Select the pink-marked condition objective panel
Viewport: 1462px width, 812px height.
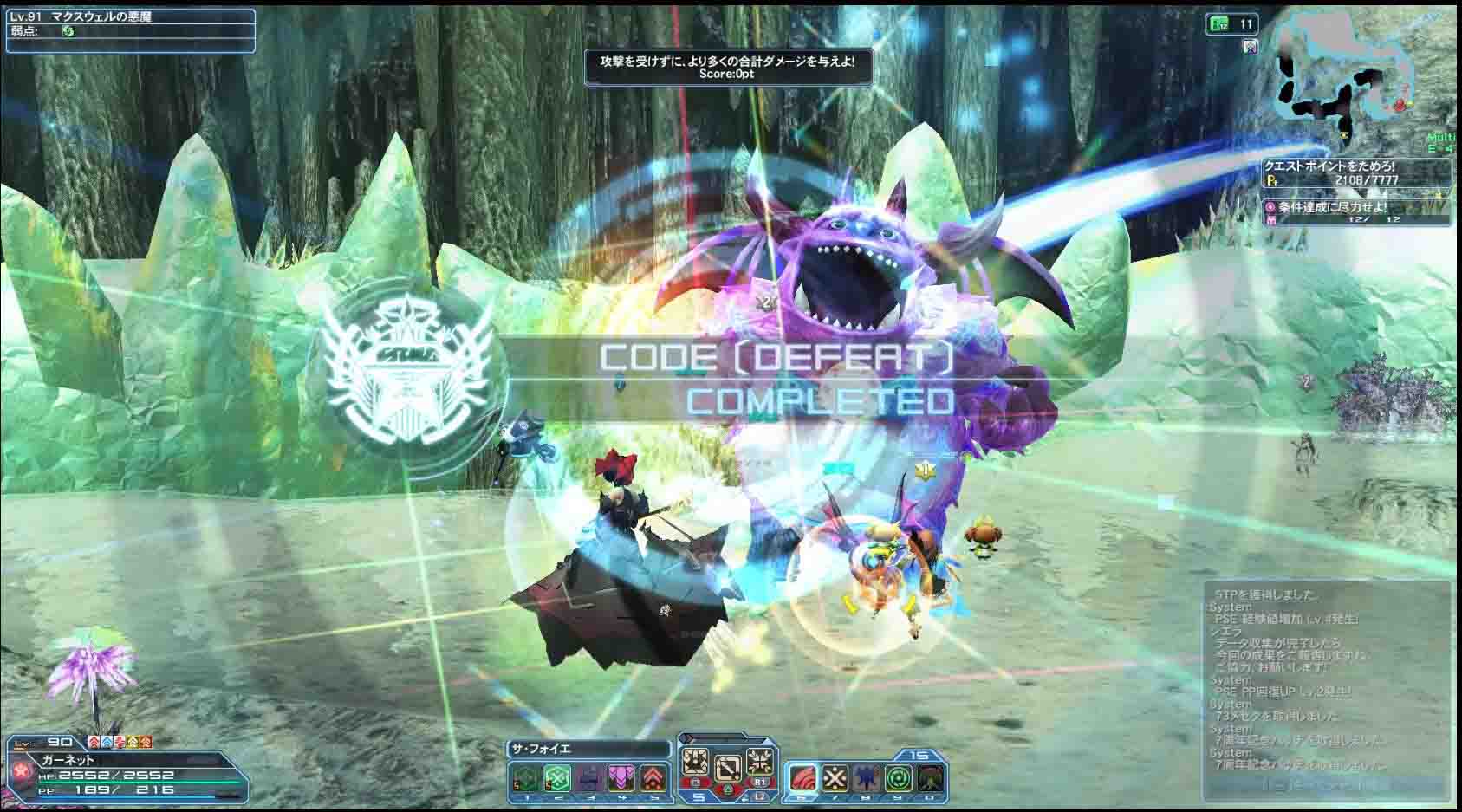click(x=1356, y=213)
